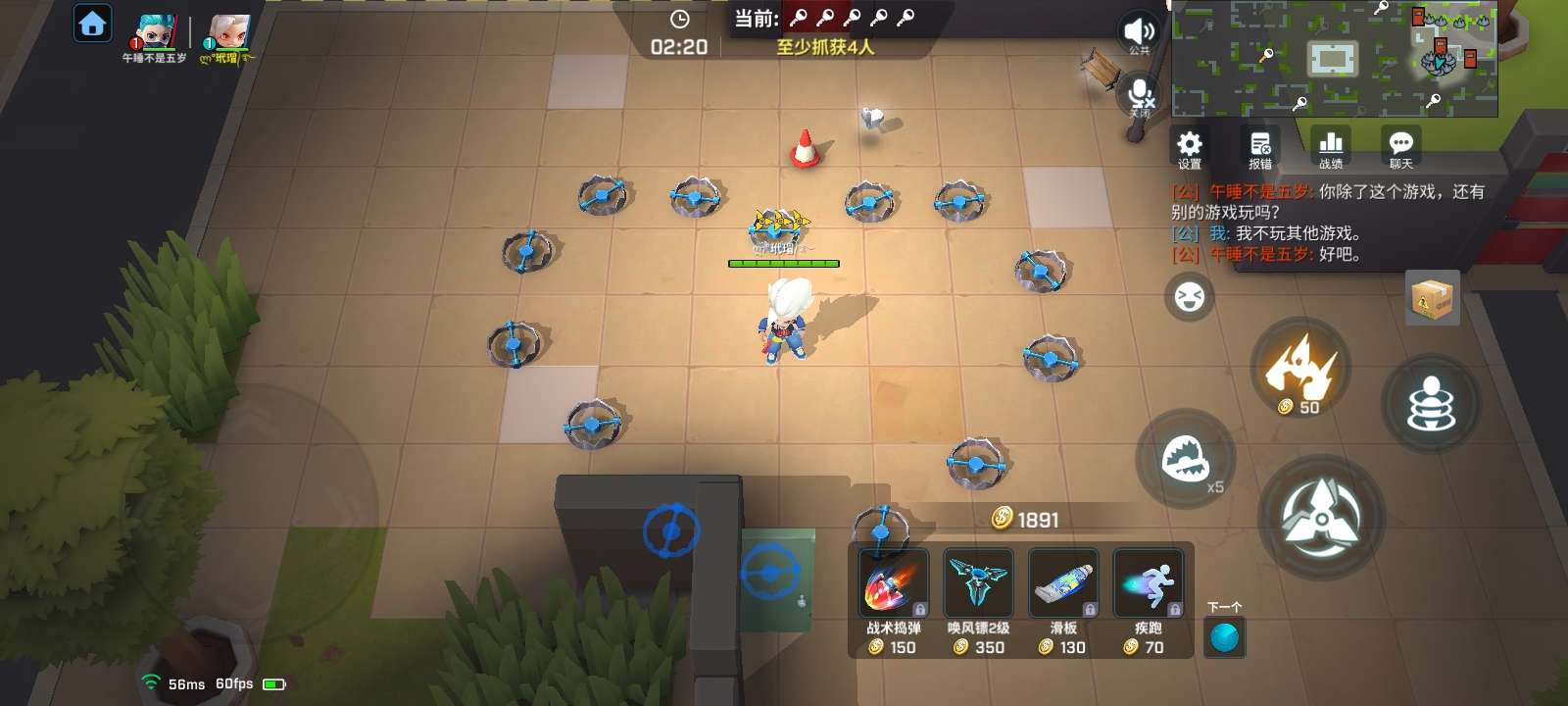This screenshot has height=706, width=1568.
Task: Open the laughing emoji menu
Action: (x=1189, y=297)
